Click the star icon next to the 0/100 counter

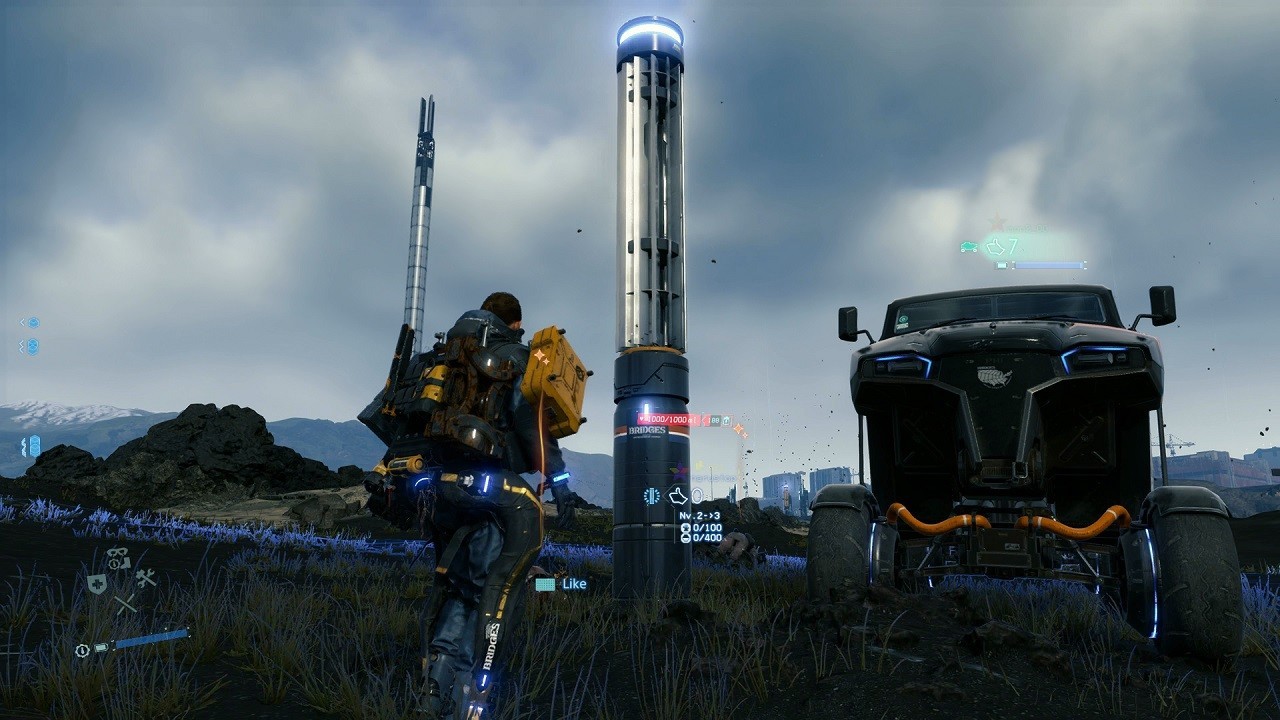(x=685, y=528)
